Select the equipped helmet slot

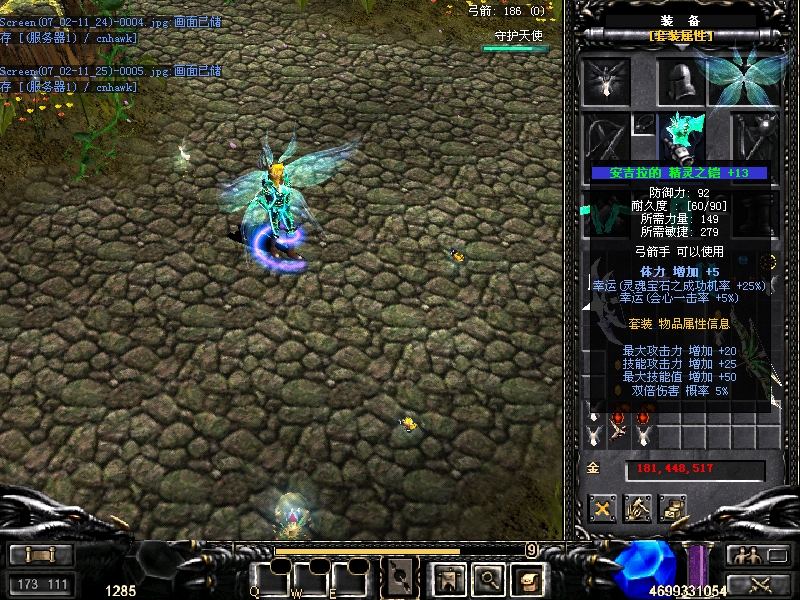point(680,81)
